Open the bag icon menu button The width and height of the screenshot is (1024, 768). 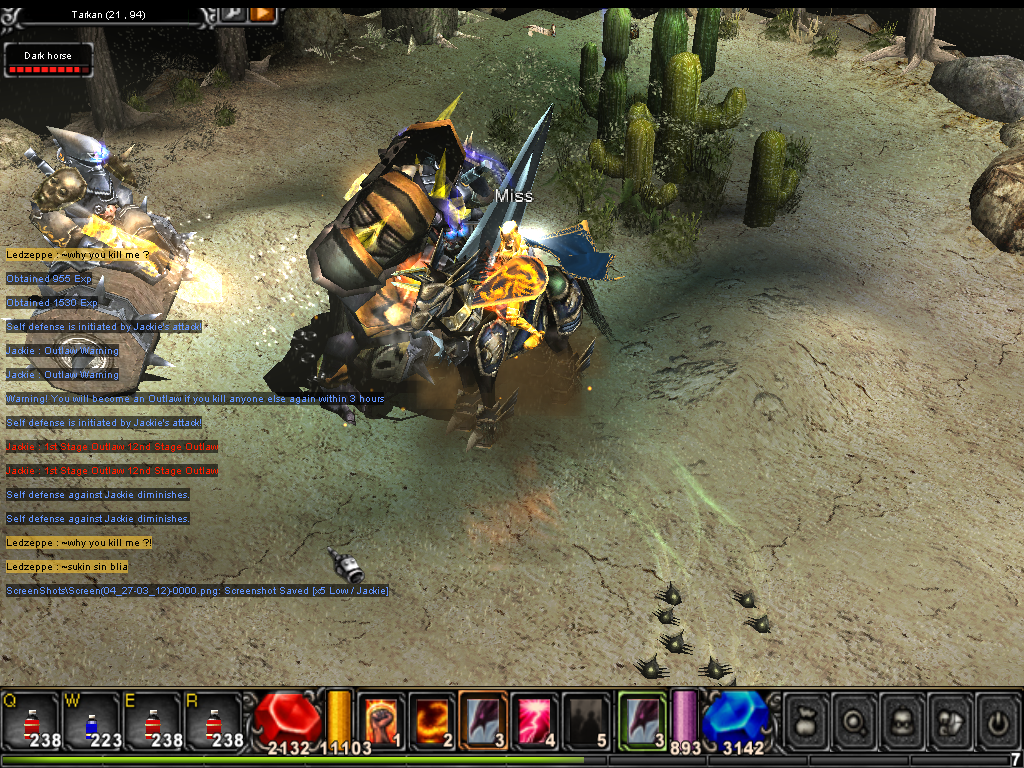pos(805,721)
